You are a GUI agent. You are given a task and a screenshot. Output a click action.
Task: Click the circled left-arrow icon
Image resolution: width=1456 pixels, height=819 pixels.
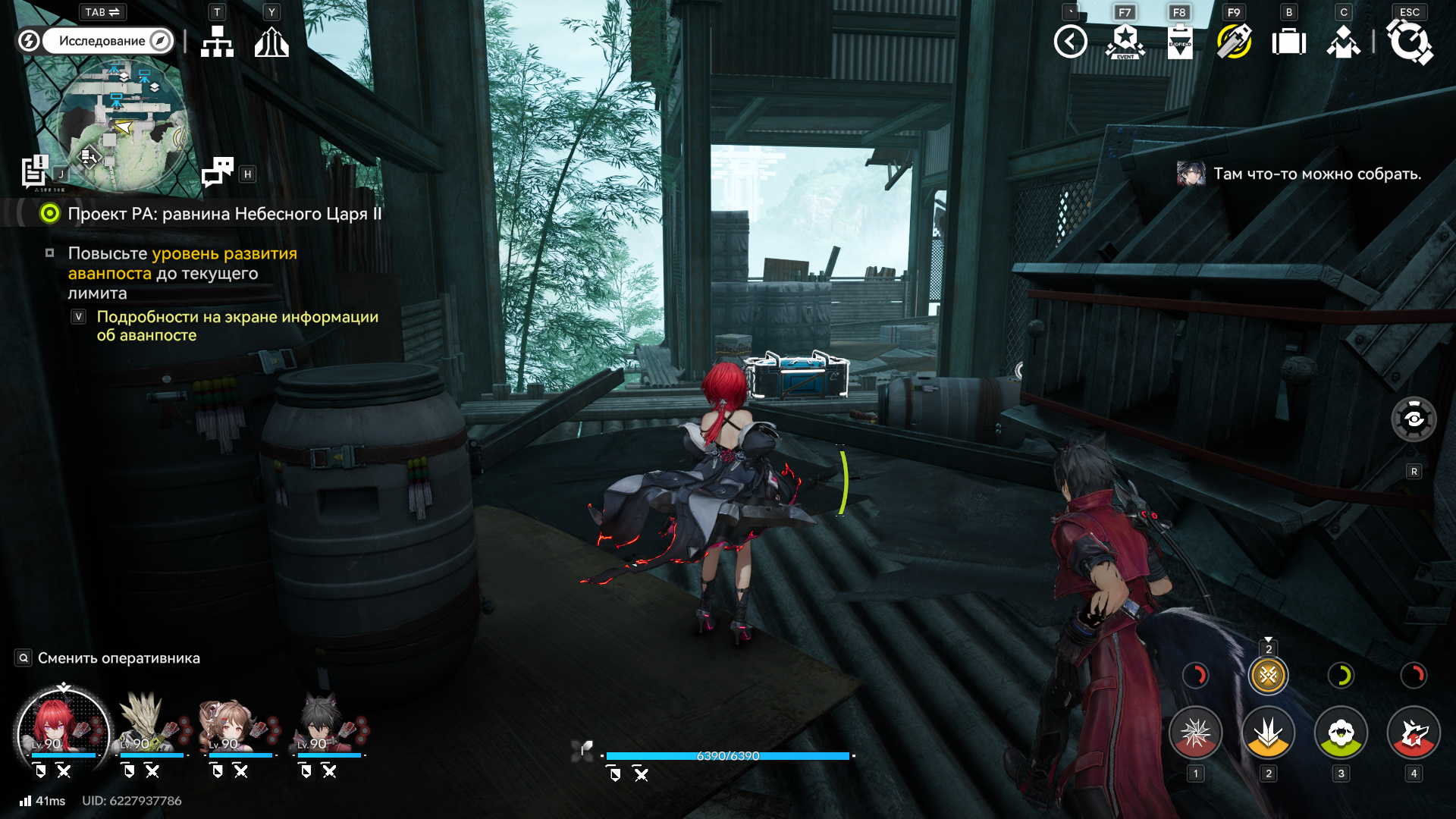coord(1070,42)
